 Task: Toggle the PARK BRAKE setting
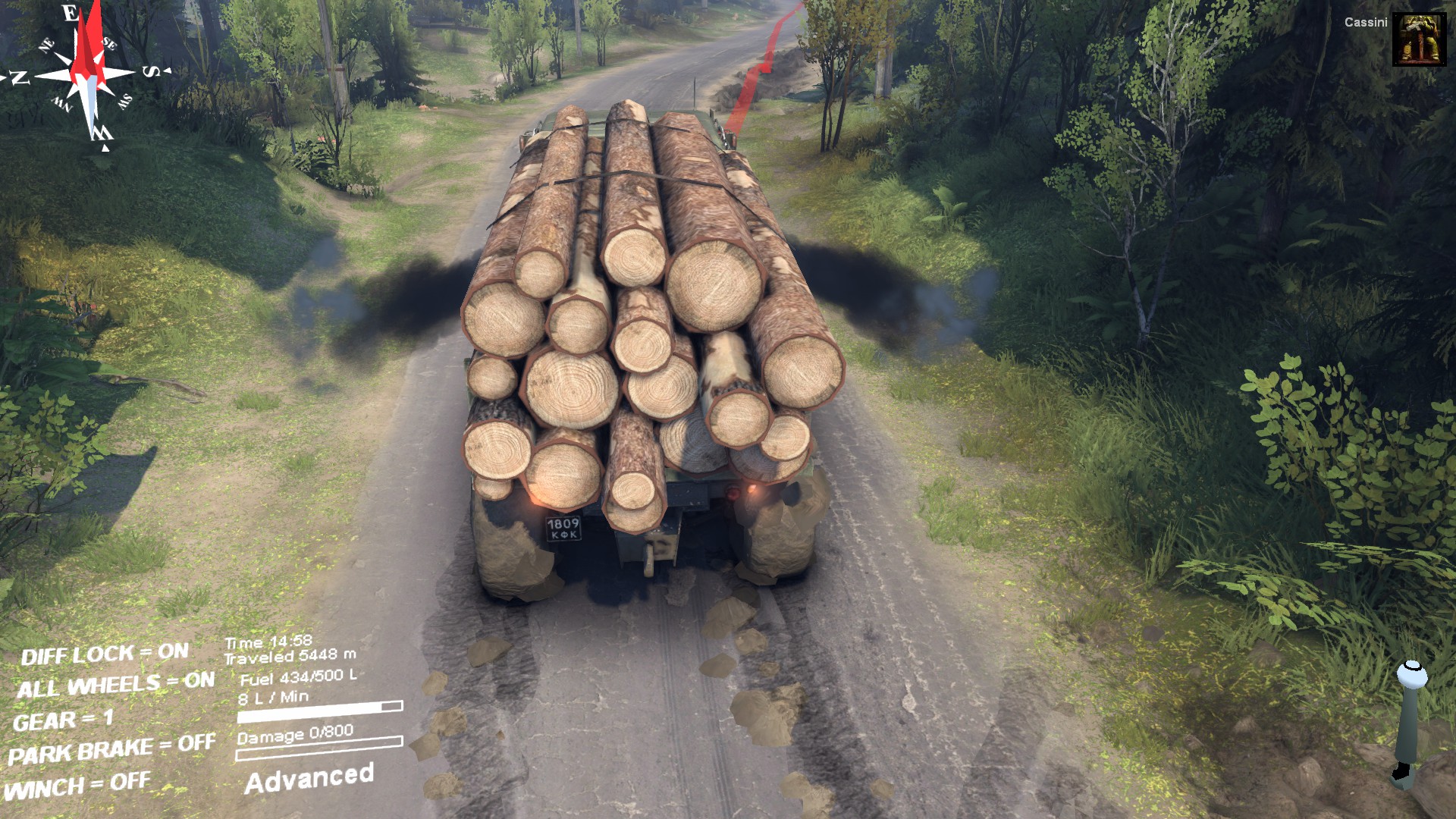111,749
